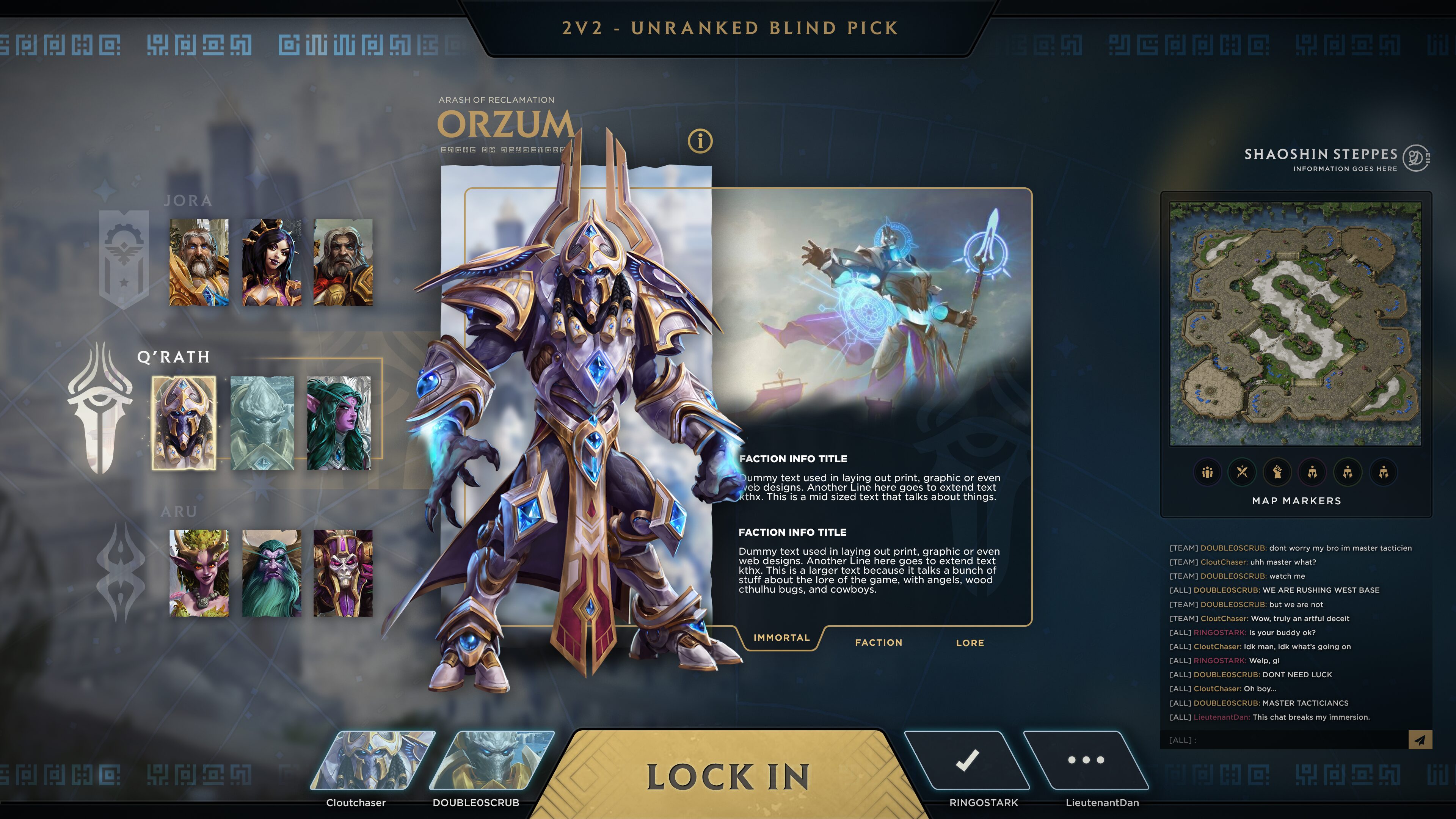The image size is (1456, 819).
Task: Open the Lore tab
Action: (x=970, y=643)
